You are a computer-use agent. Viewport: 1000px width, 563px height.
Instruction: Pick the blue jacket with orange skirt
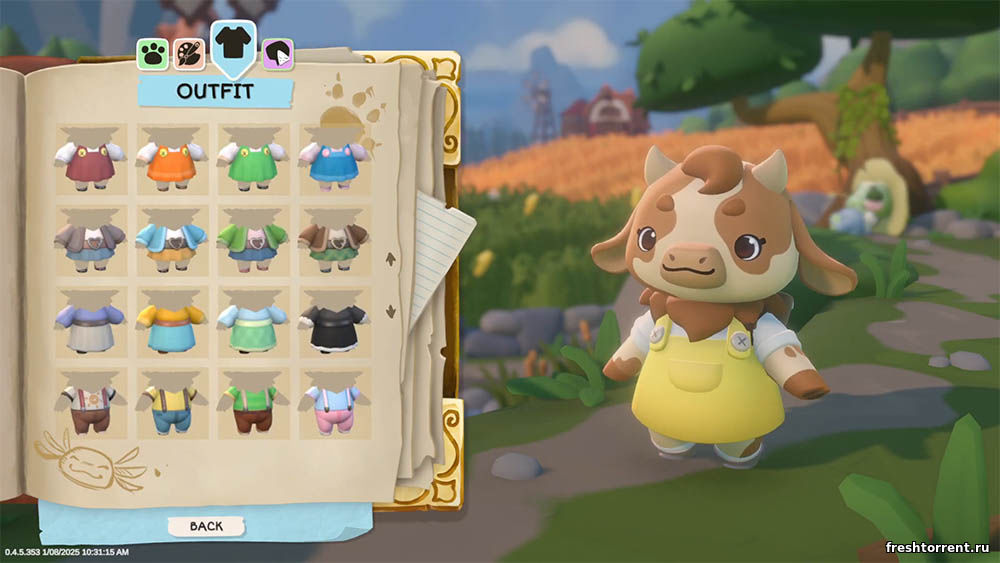(172, 243)
